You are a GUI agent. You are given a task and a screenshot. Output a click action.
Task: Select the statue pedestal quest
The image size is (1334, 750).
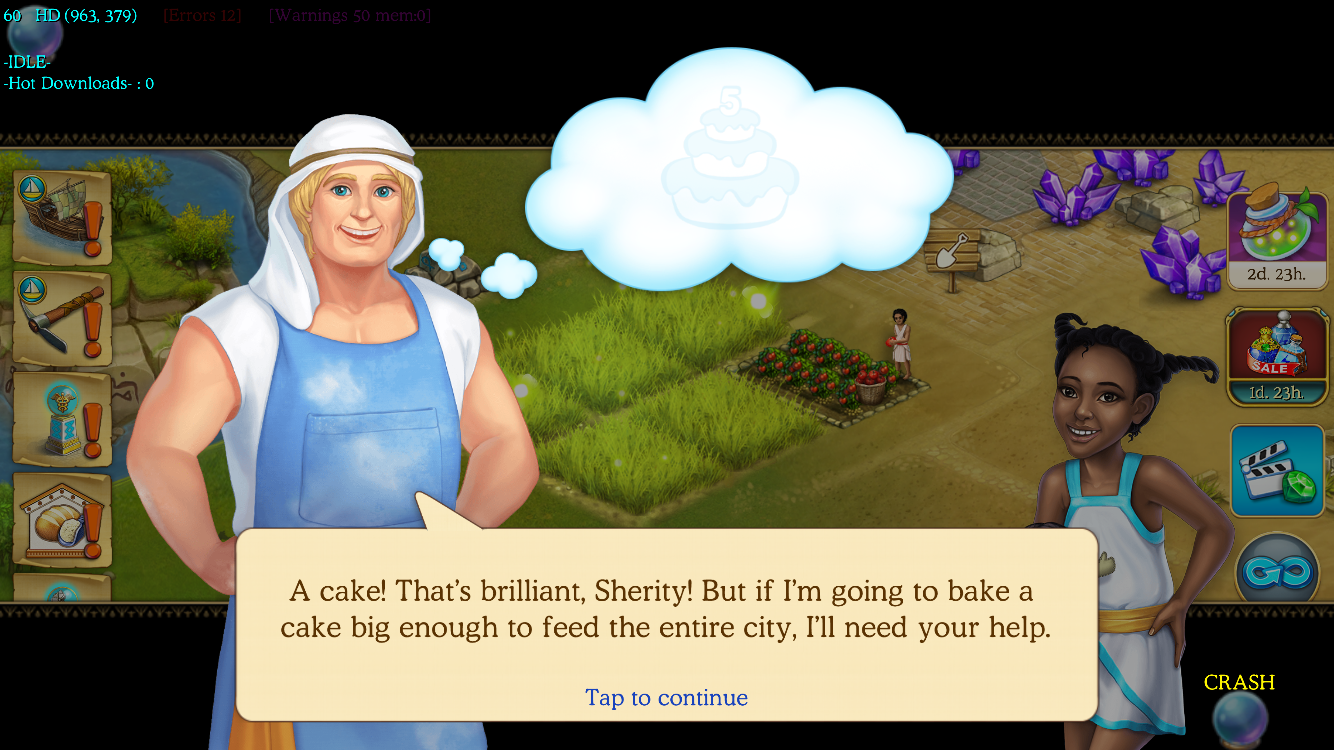coord(62,418)
